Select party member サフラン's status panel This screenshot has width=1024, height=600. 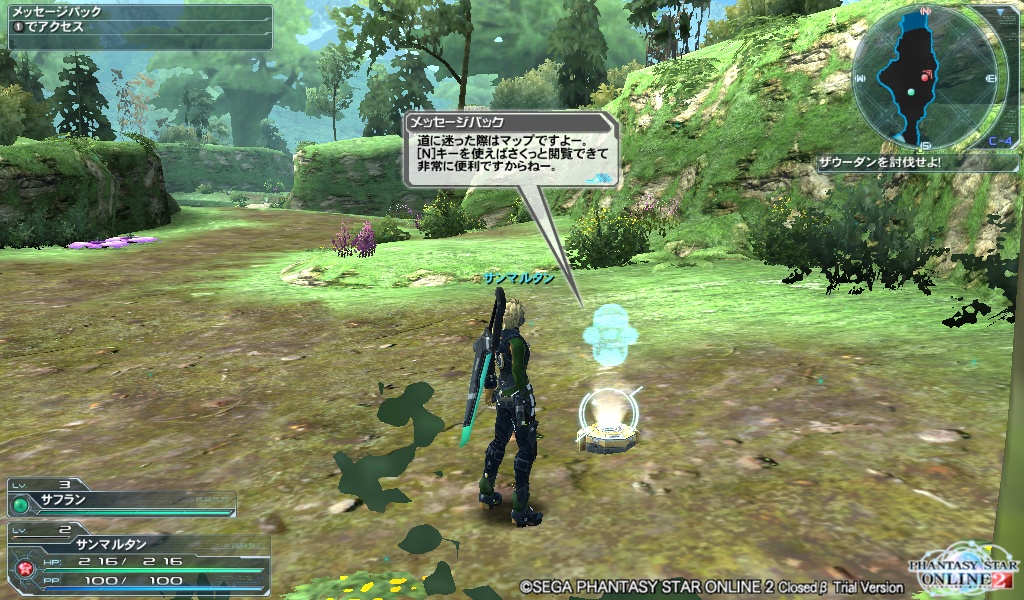pos(122,498)
